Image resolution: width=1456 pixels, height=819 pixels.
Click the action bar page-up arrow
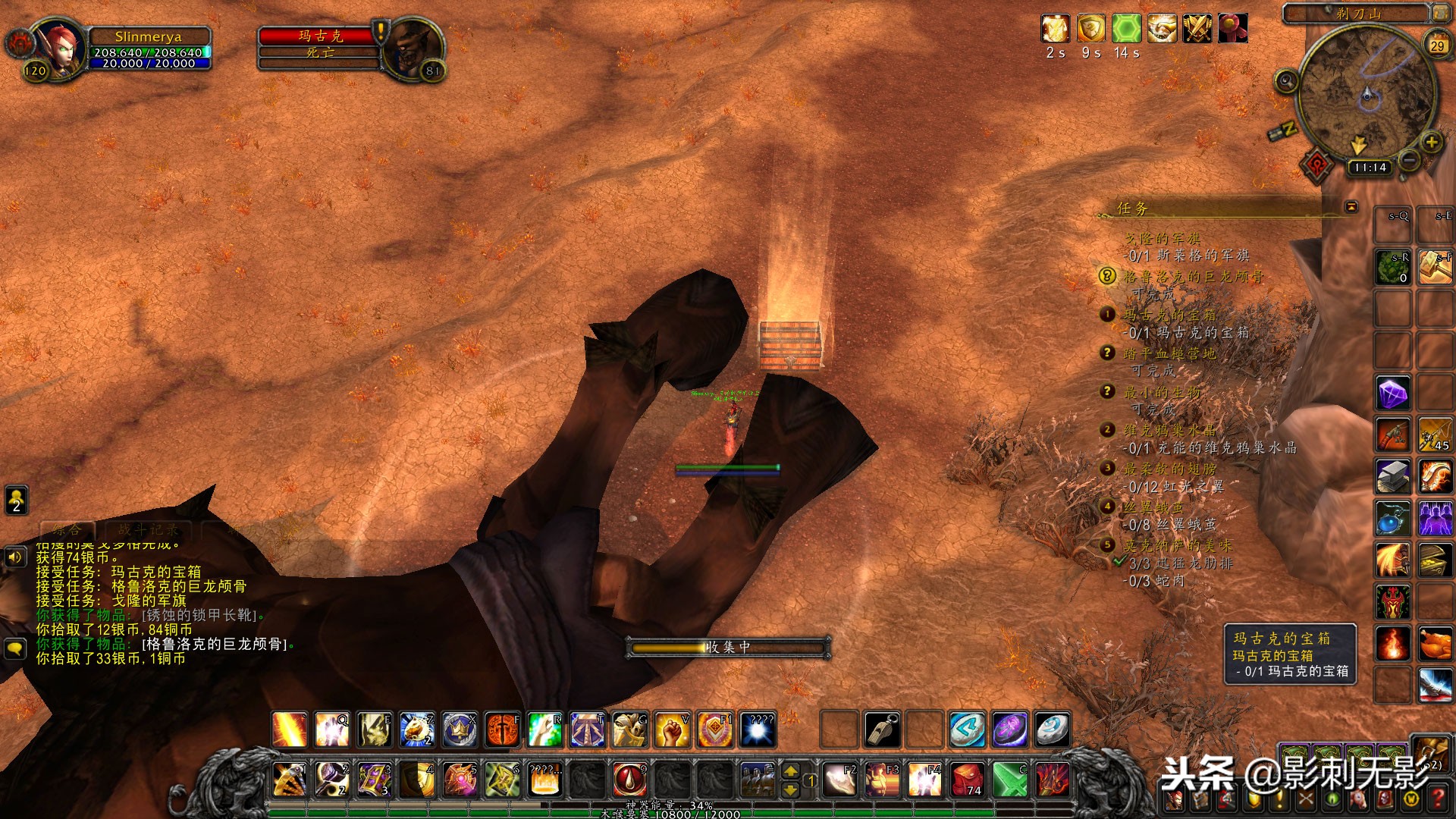[790, 770]
